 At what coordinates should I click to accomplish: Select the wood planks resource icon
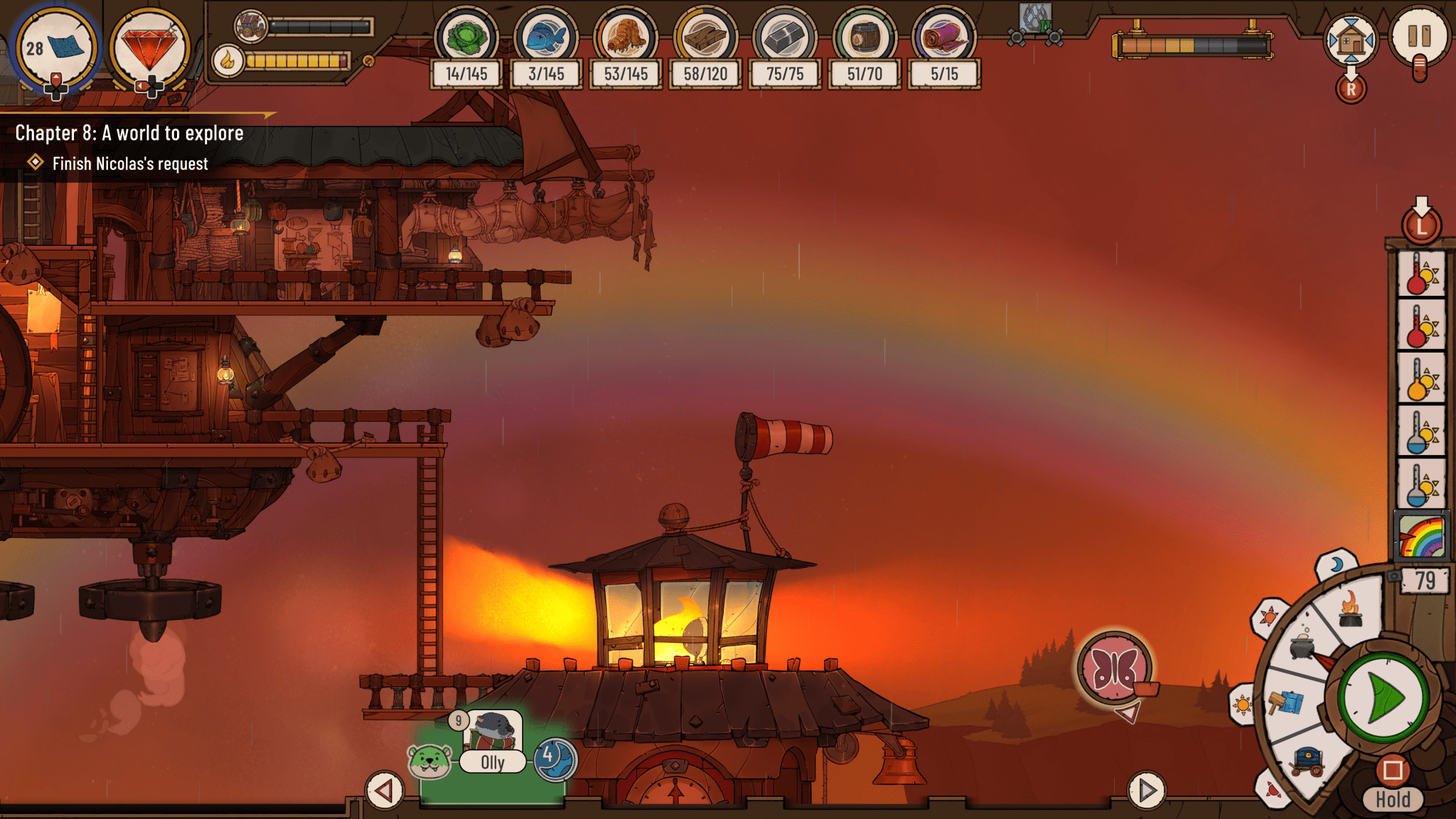pyautogui.click(x=705, y=37)
